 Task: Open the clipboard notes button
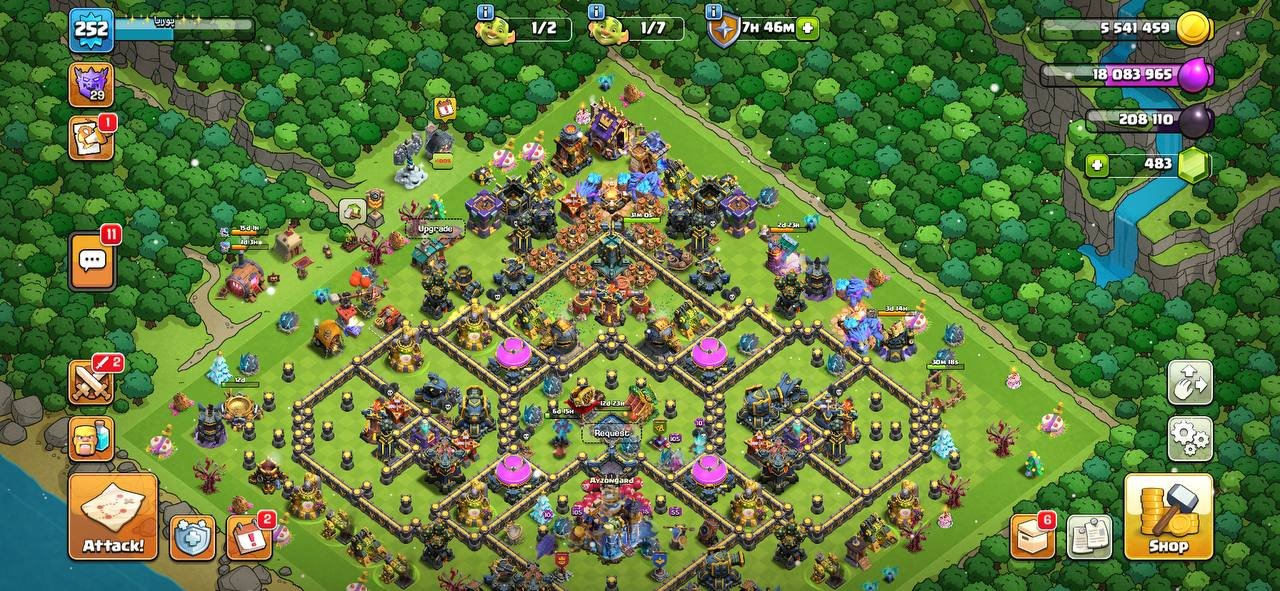(1089, 537)
